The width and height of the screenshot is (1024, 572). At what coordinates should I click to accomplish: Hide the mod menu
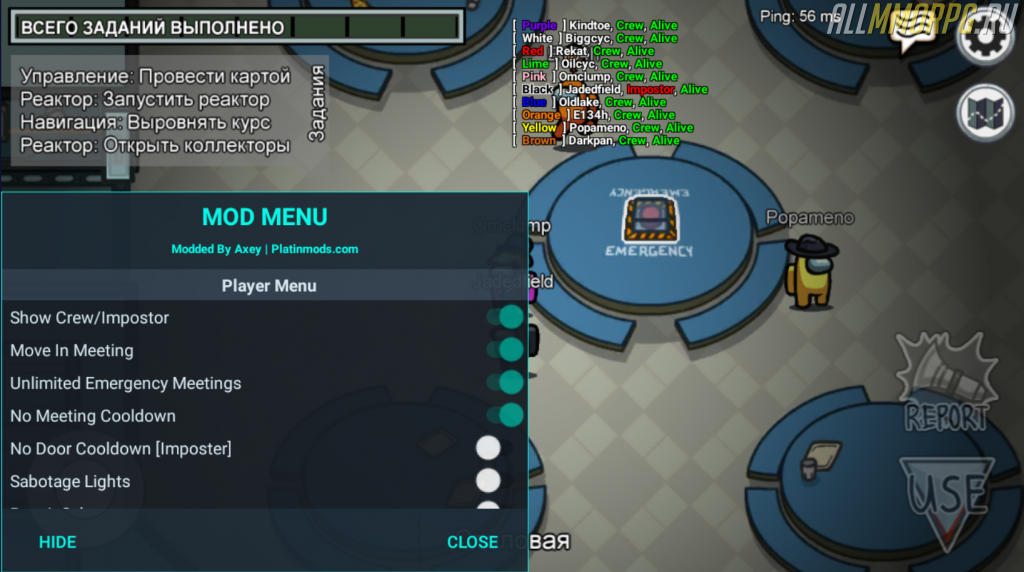click(57, 542)
